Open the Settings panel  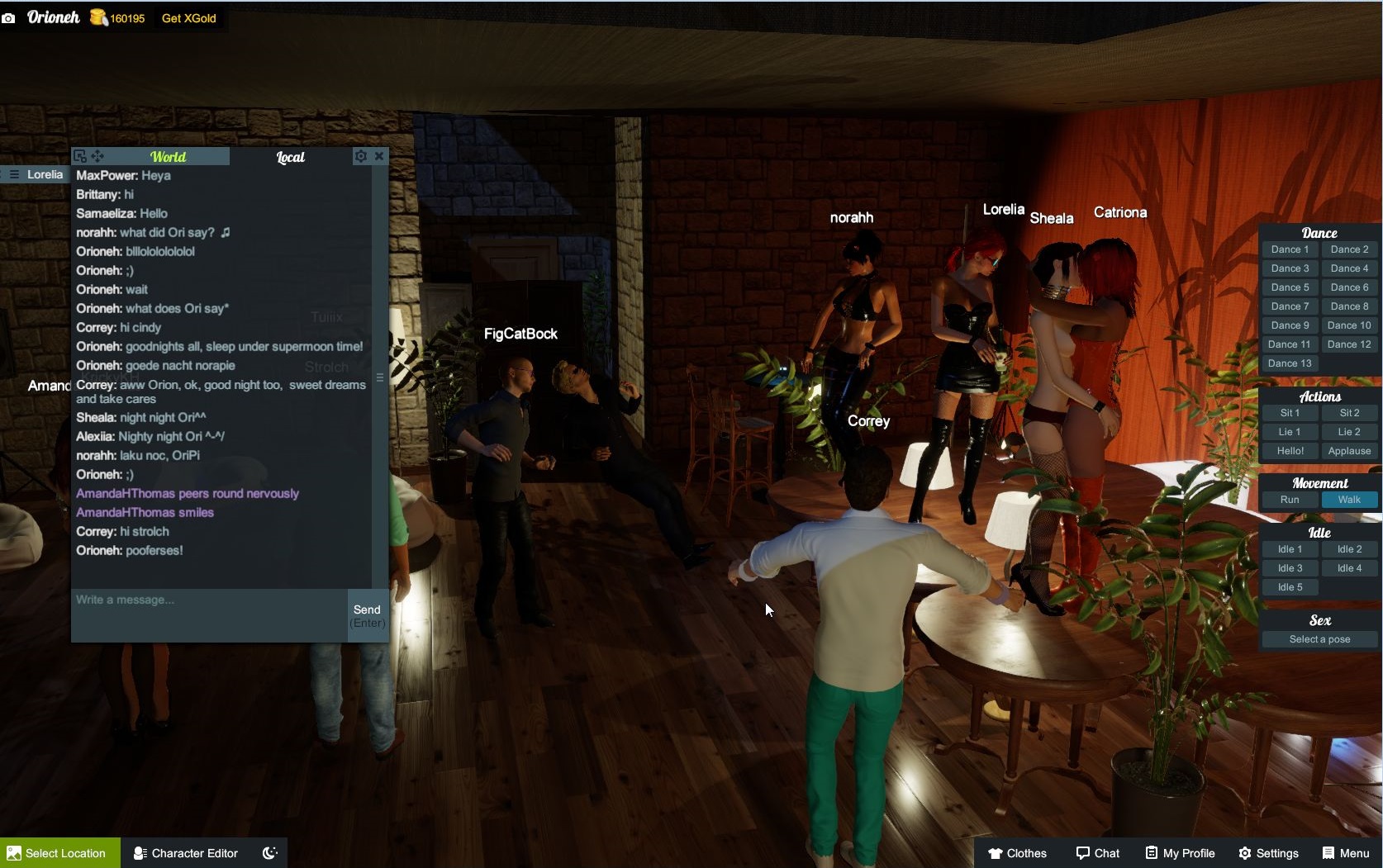click(1268, 853)
